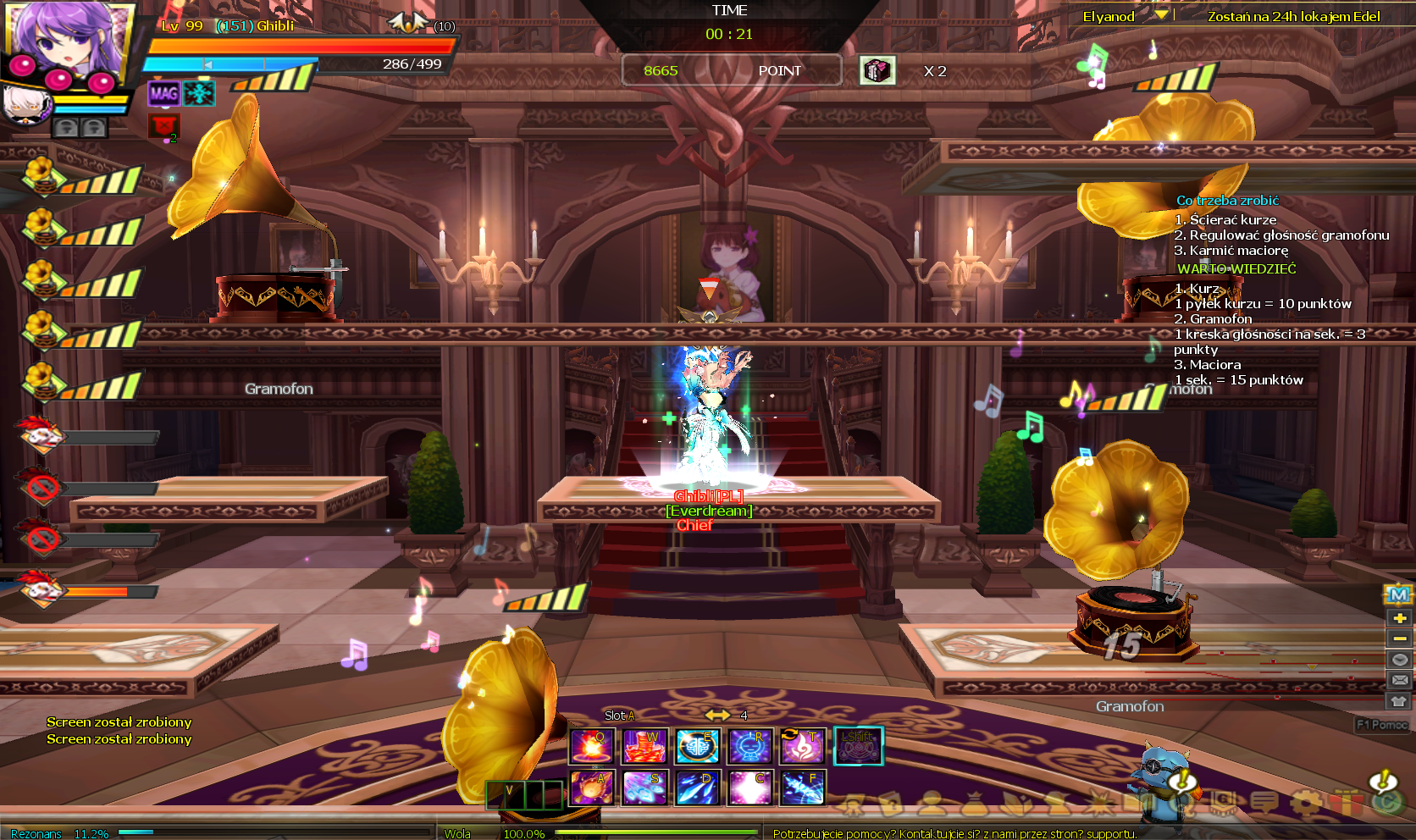1416x840 pixels.
Task: Use the ice spear skill on F
Action: coord(803,787)
